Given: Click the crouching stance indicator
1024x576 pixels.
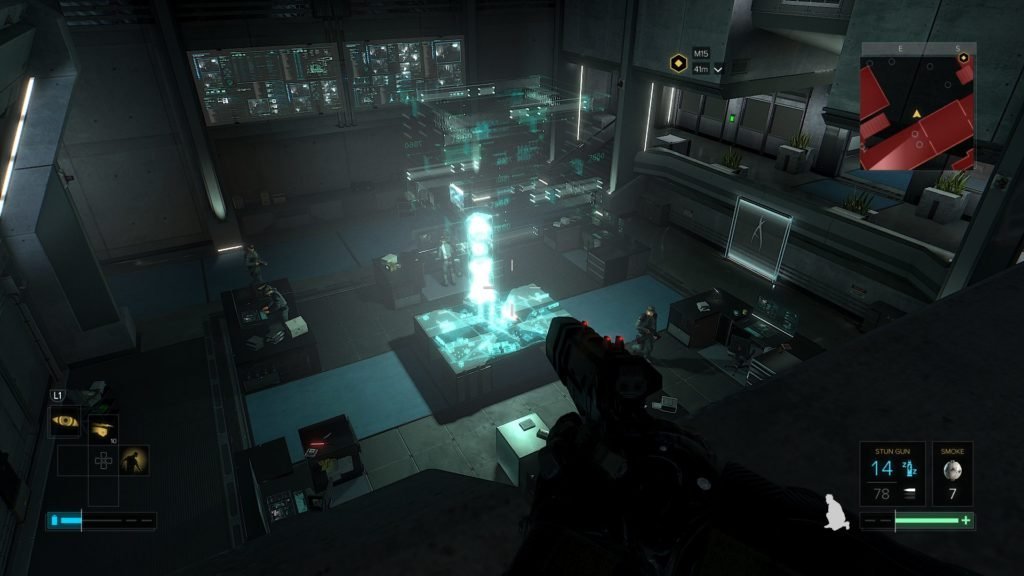Looking at the screenshot, I should [835, 513].
